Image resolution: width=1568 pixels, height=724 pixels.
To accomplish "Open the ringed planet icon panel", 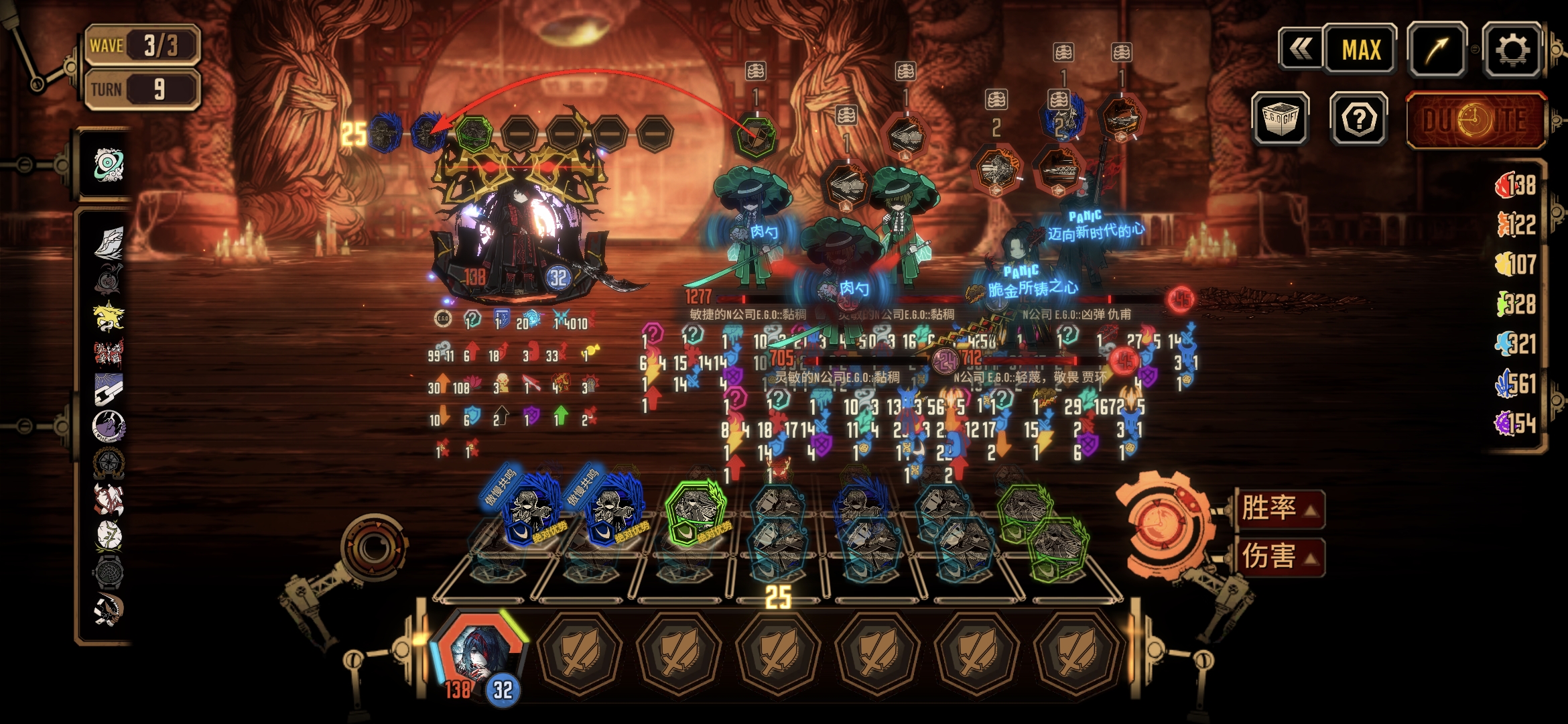I will (109, 164).
